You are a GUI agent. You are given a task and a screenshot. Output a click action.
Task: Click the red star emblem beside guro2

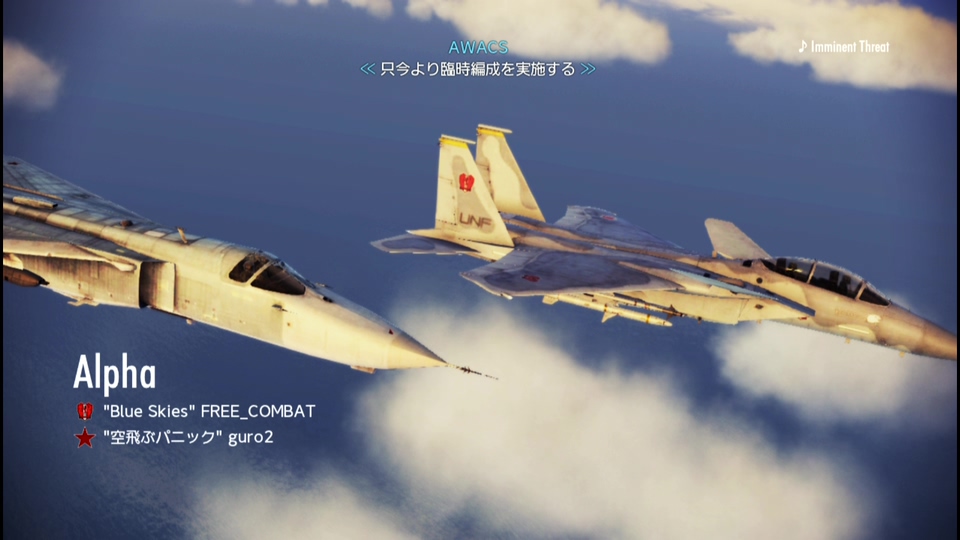click(x=85, y=437)
